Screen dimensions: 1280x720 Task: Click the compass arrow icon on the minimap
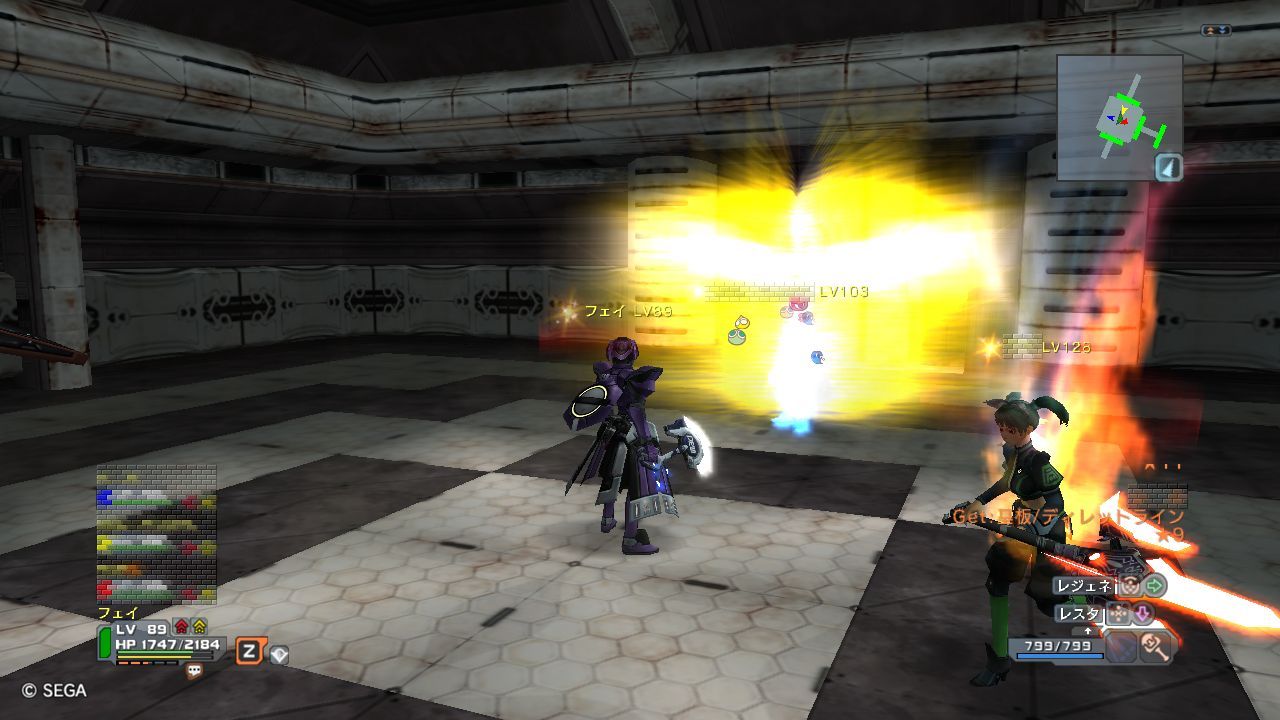1169,168
